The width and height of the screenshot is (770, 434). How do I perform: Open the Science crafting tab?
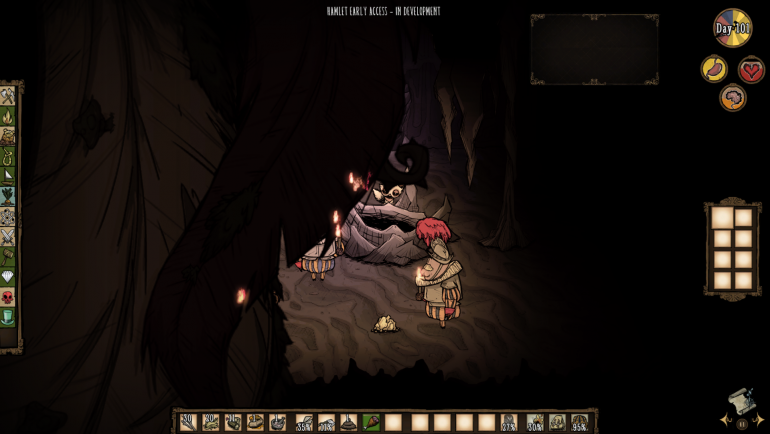tap(7, 217)
